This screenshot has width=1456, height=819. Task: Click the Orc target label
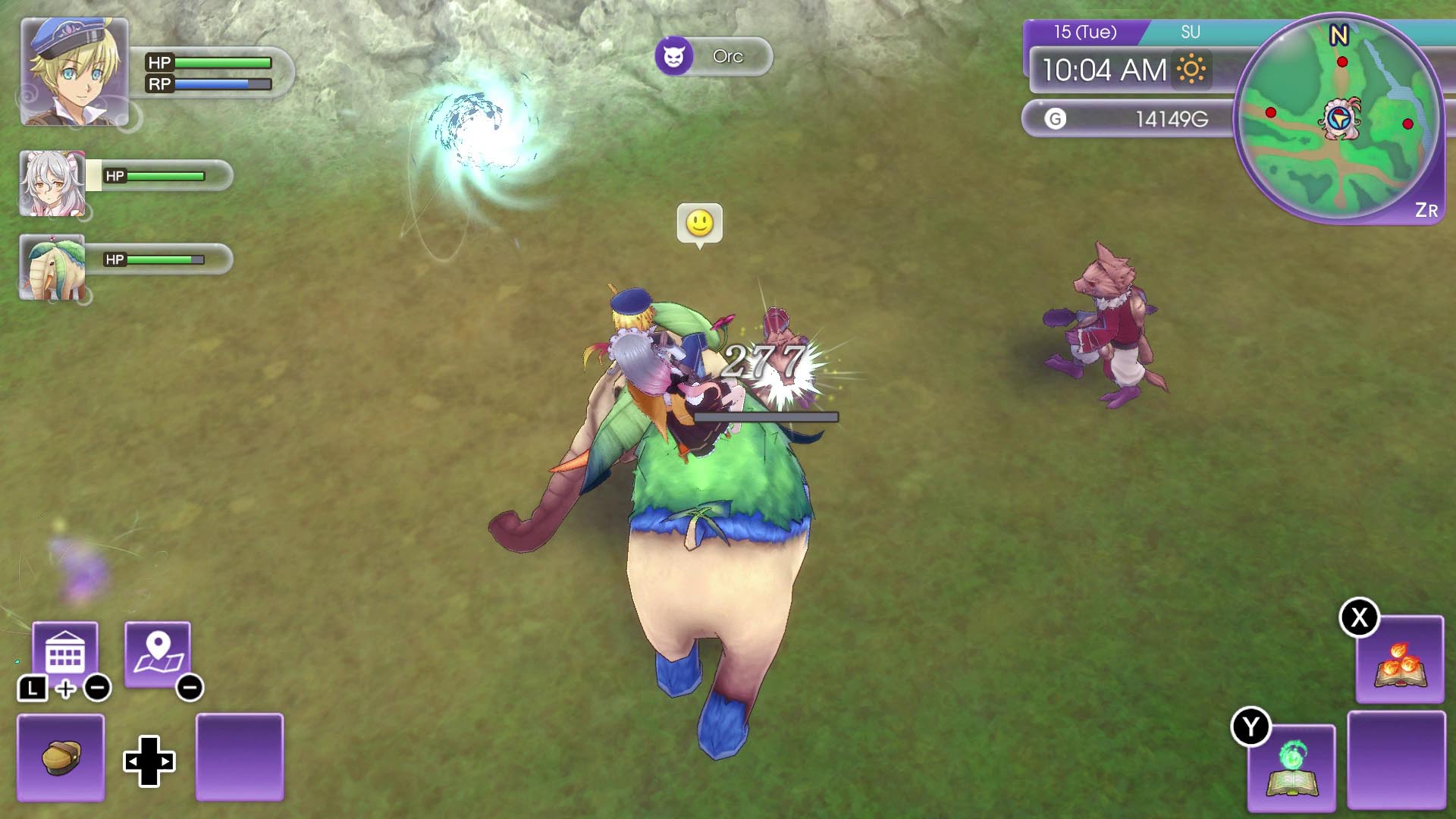click(714, 56)
